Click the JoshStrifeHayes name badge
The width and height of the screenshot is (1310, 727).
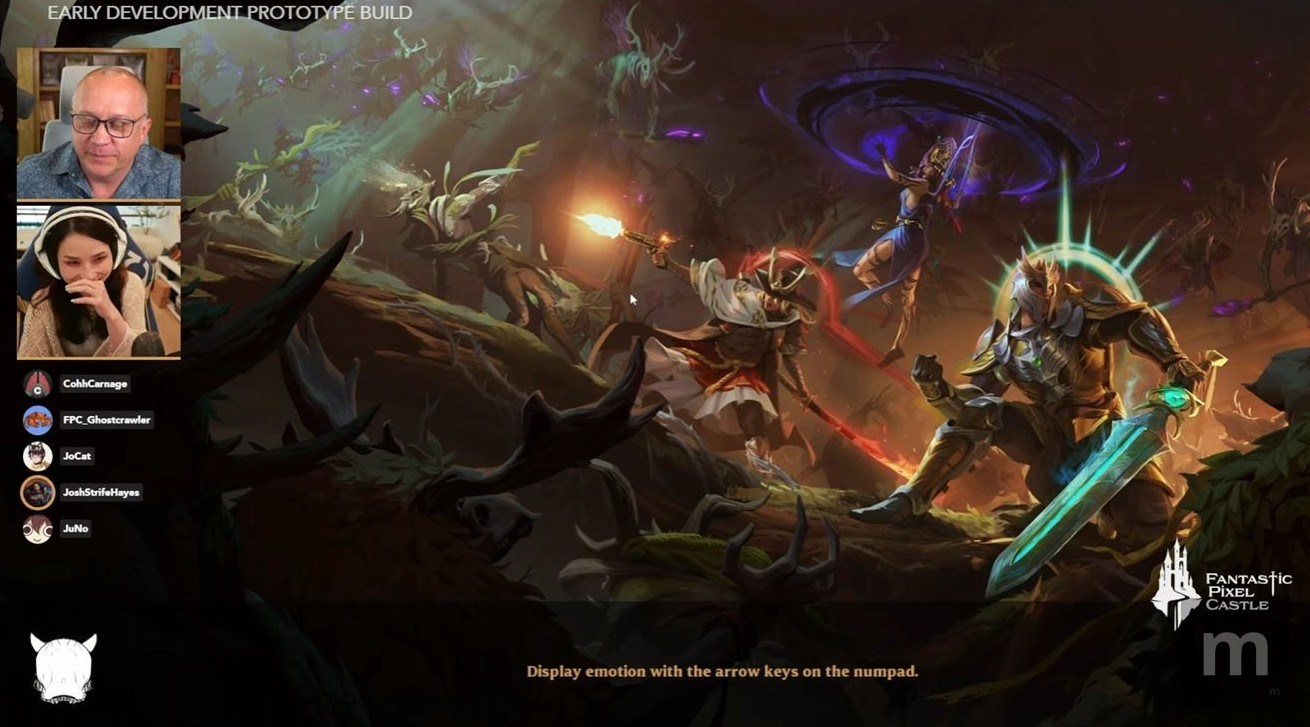point(103,493)
